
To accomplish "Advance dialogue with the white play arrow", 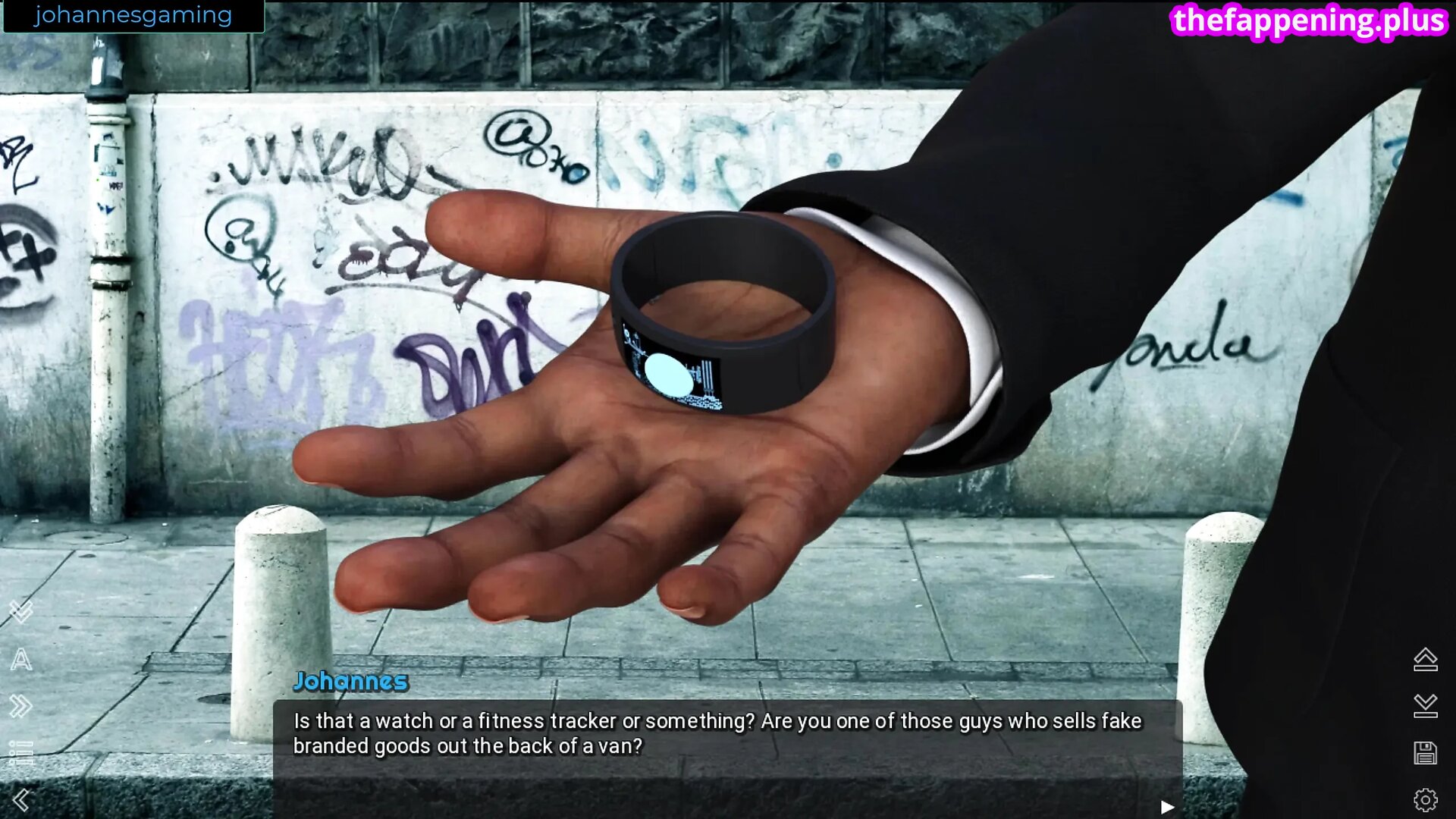I will pos(1167,807).
